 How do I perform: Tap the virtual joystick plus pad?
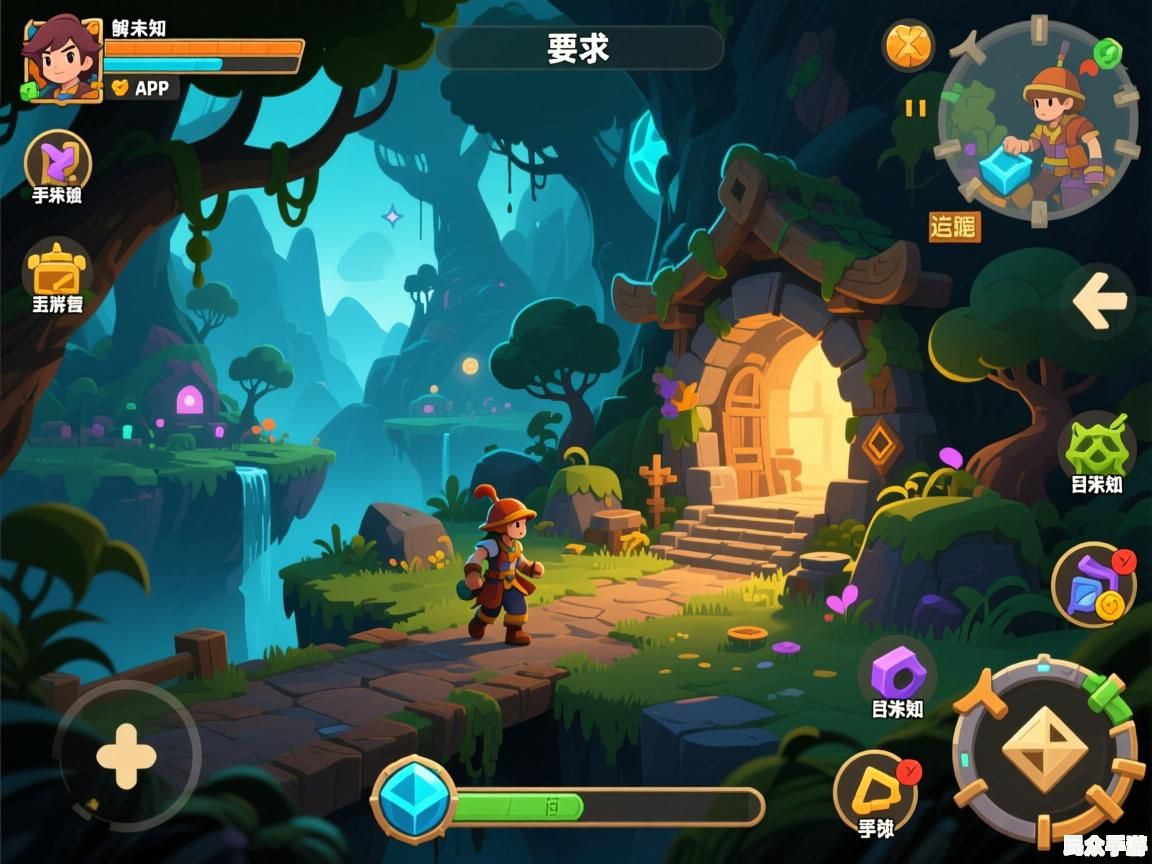click(x=127, y=756)
